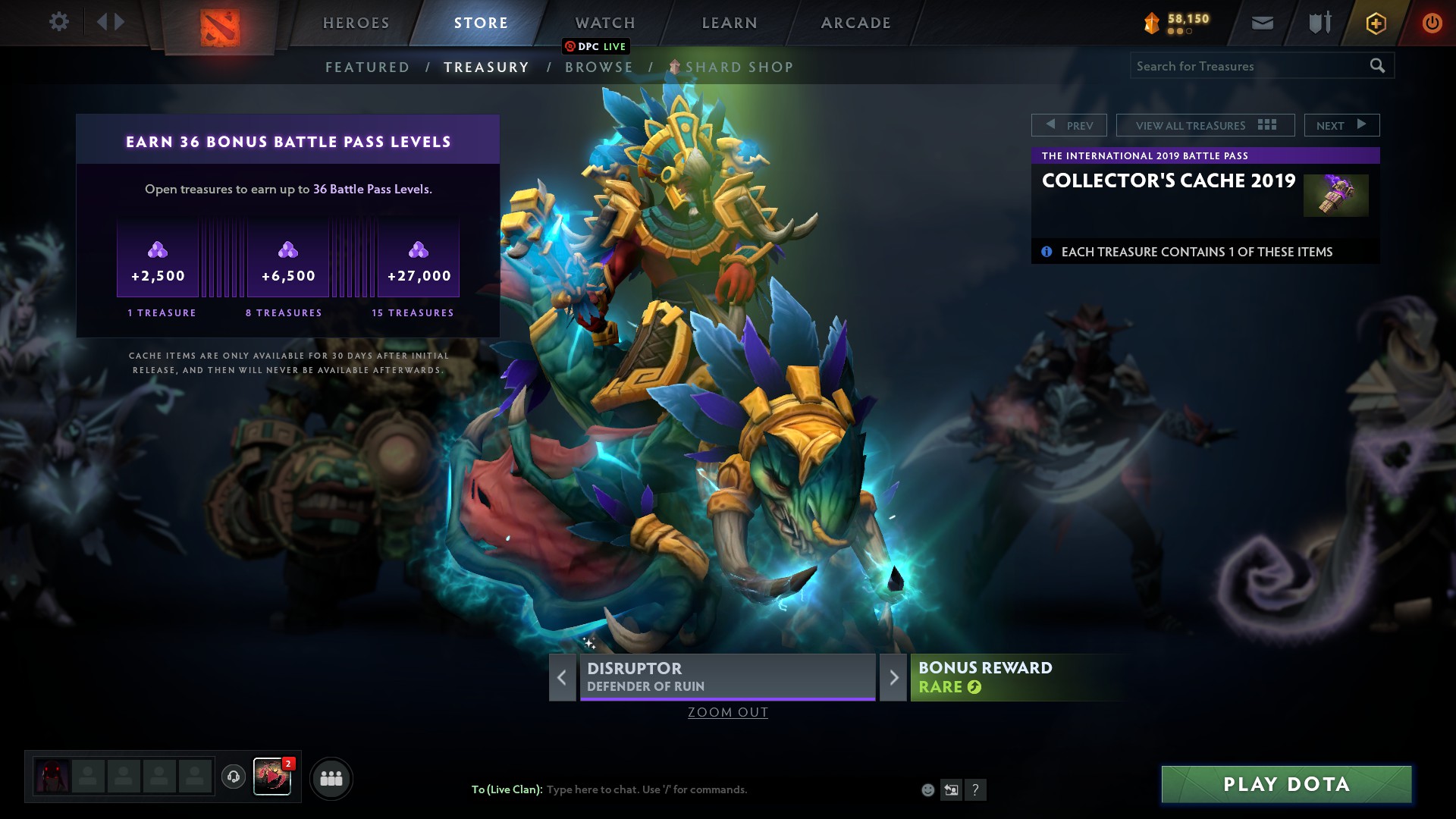Click the Dota 2 logo home button
This screenshot has width=1456, height=819.
coord(220,27)
